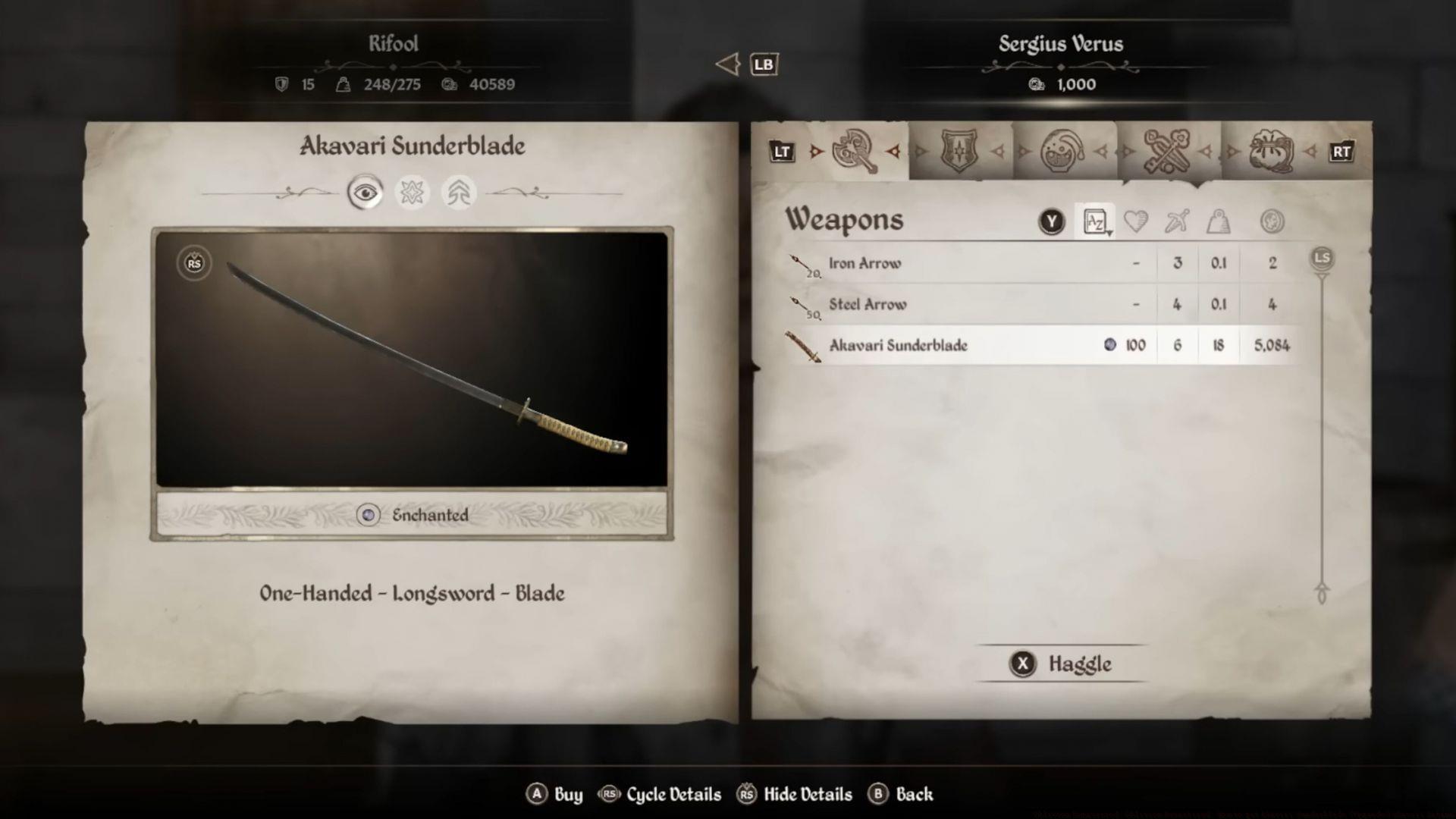
Task: Show the enchantment star details view
Action: 412,193
